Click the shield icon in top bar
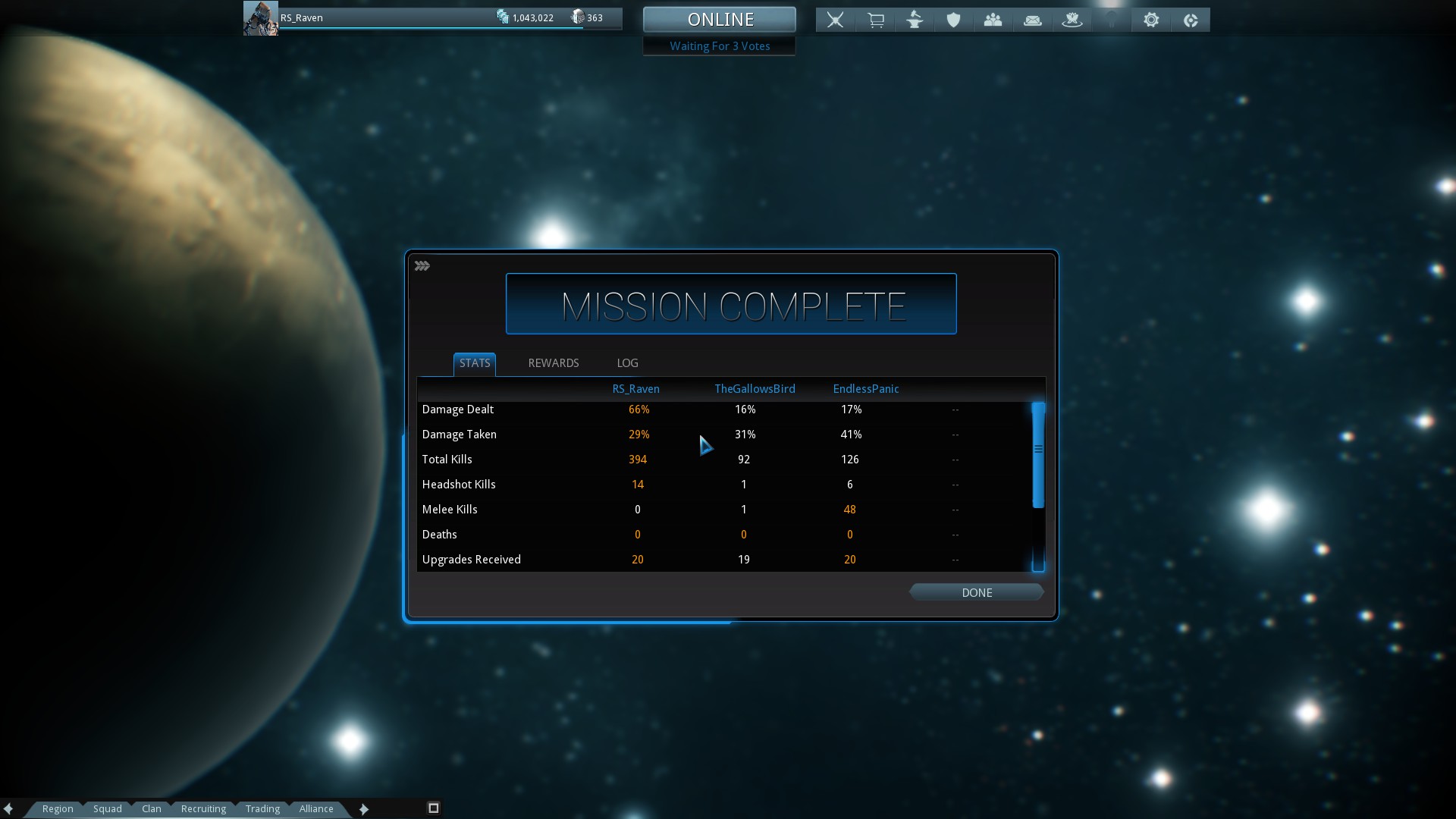This screenshot has width=1456, height=819. tap(953, 20)
